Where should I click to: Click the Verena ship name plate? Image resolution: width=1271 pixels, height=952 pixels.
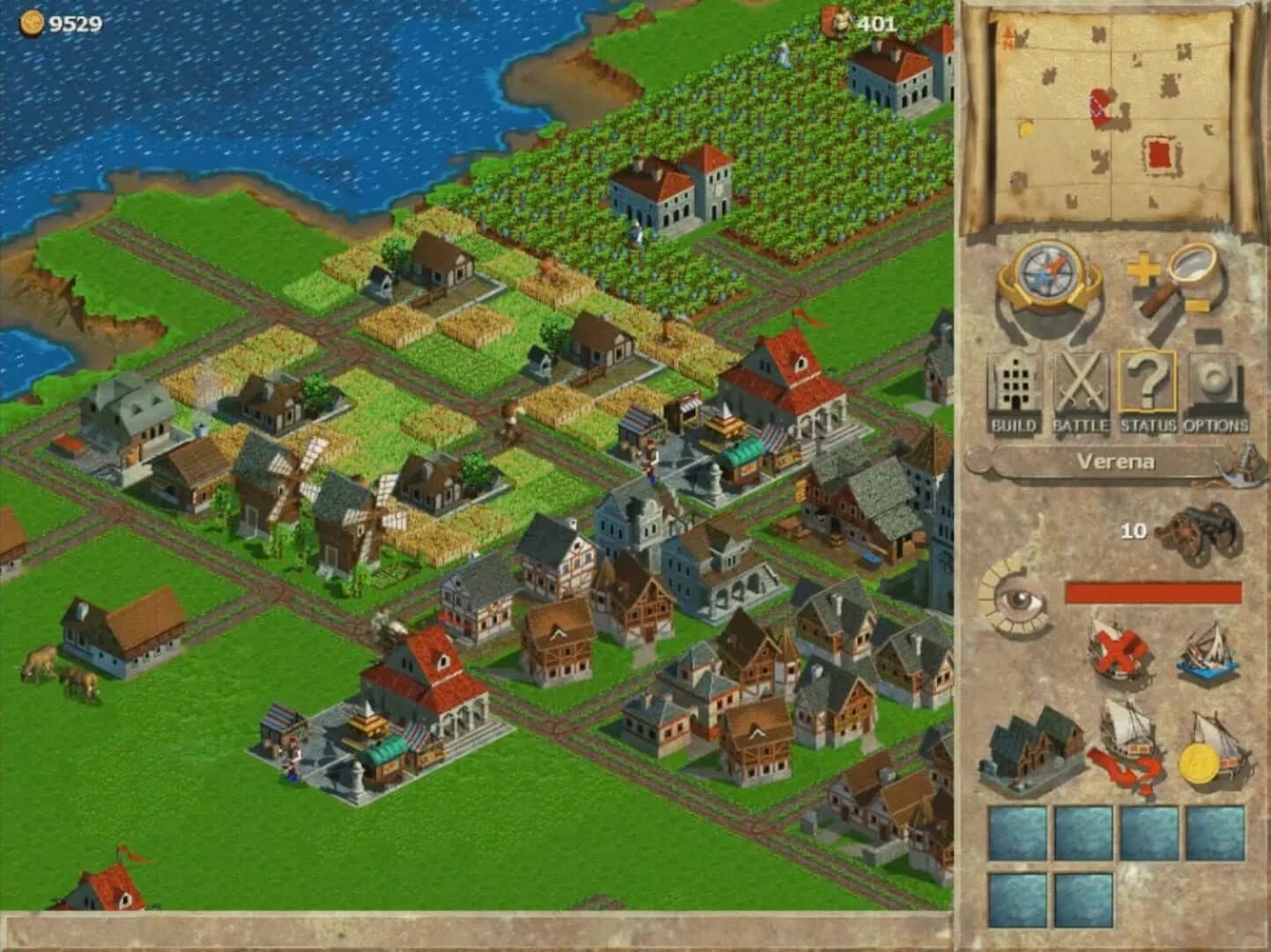[x=1119, y=462]
